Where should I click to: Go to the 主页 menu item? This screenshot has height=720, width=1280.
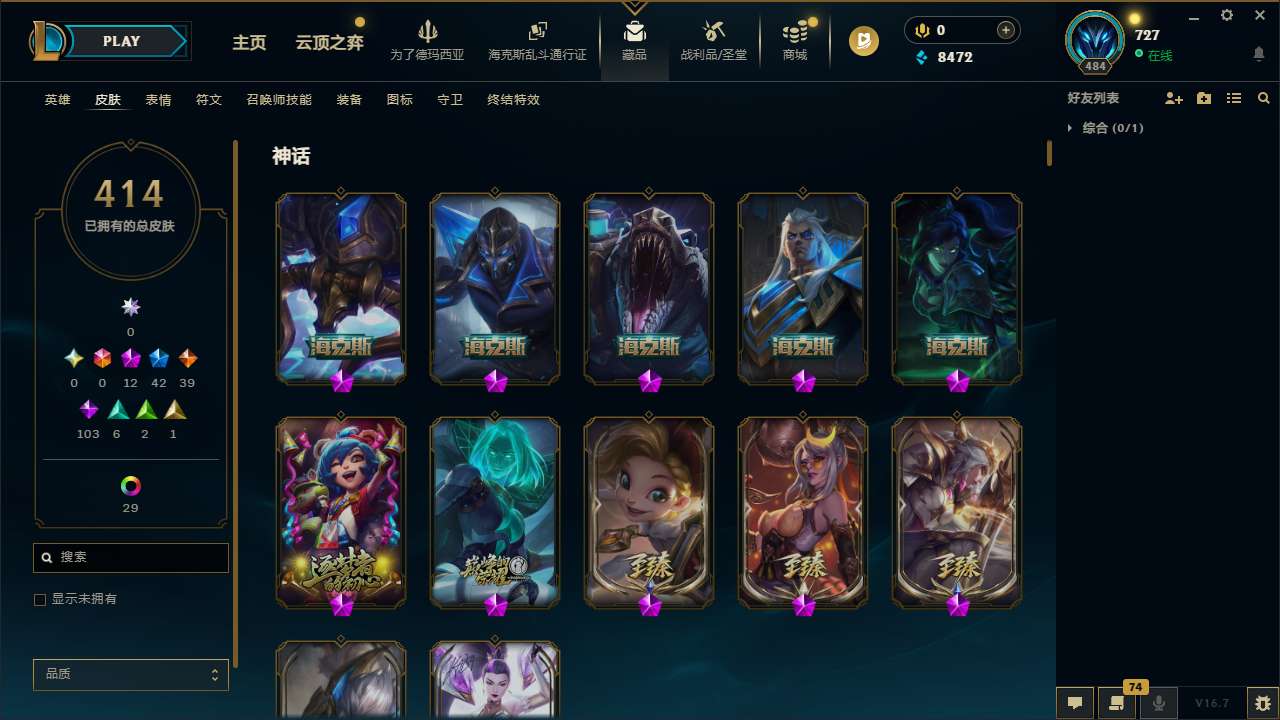[x=248, y=44]
